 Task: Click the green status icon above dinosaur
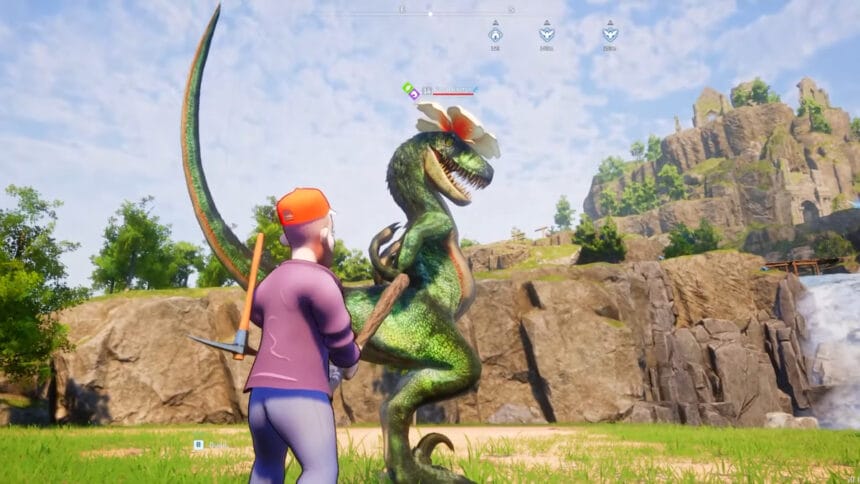pos(407,88)
